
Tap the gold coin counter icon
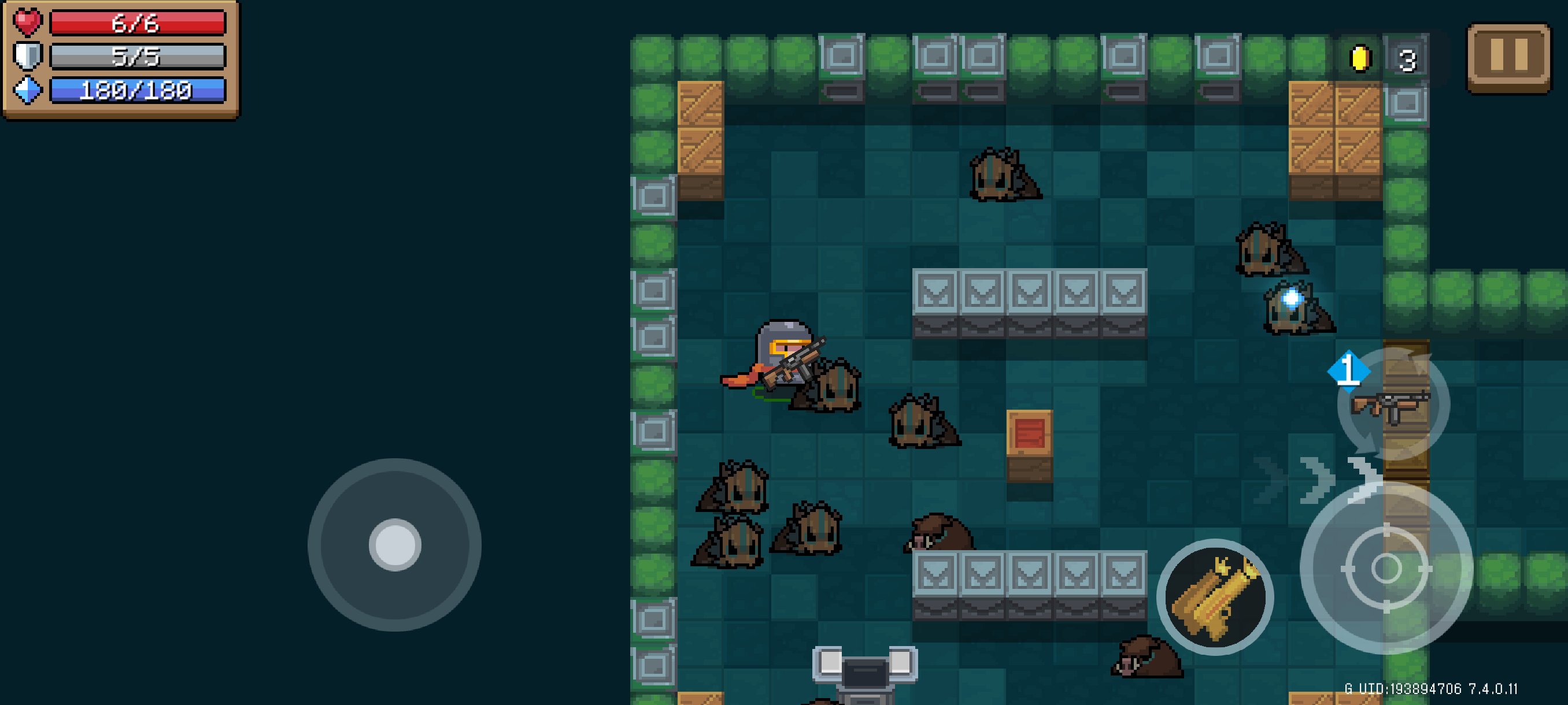tap(1361, 59)
